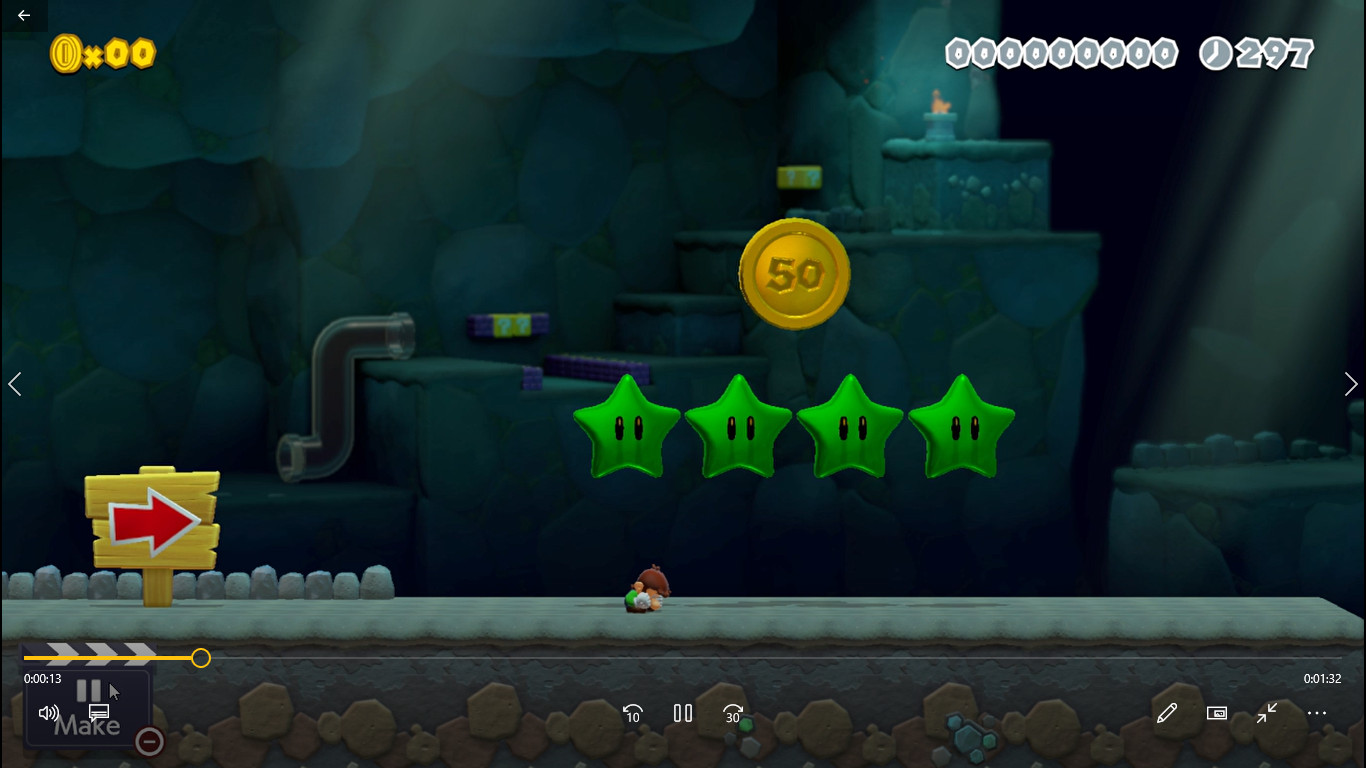Navigate back using the top-left arrow
The width and height of the screenshot is (1366, 768).
[22, 16]
